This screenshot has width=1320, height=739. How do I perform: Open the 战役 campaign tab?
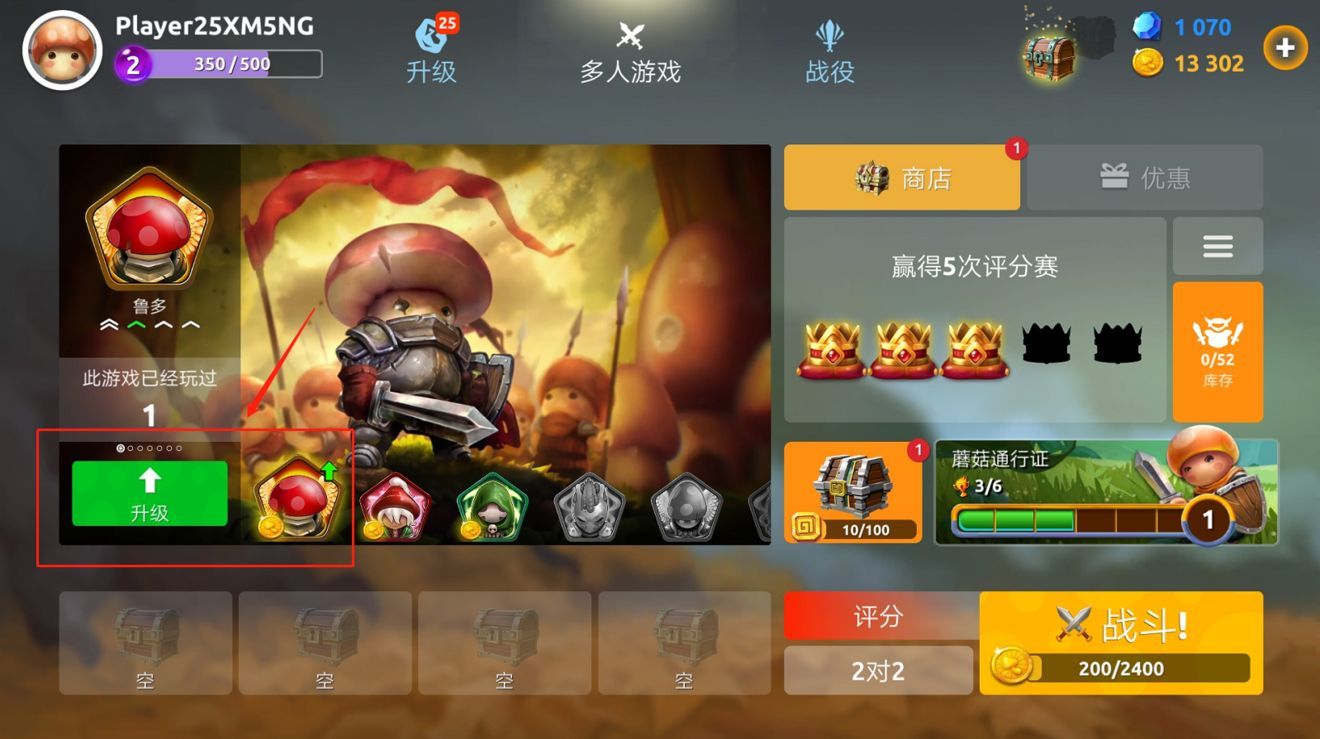point(828,48)
